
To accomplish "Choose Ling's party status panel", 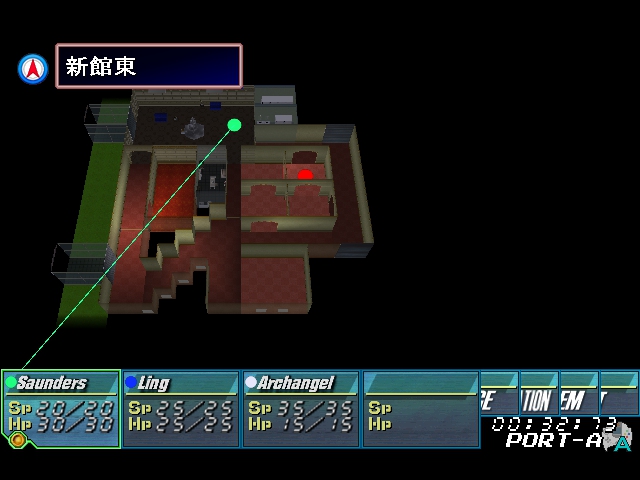I will coord(181,409).
